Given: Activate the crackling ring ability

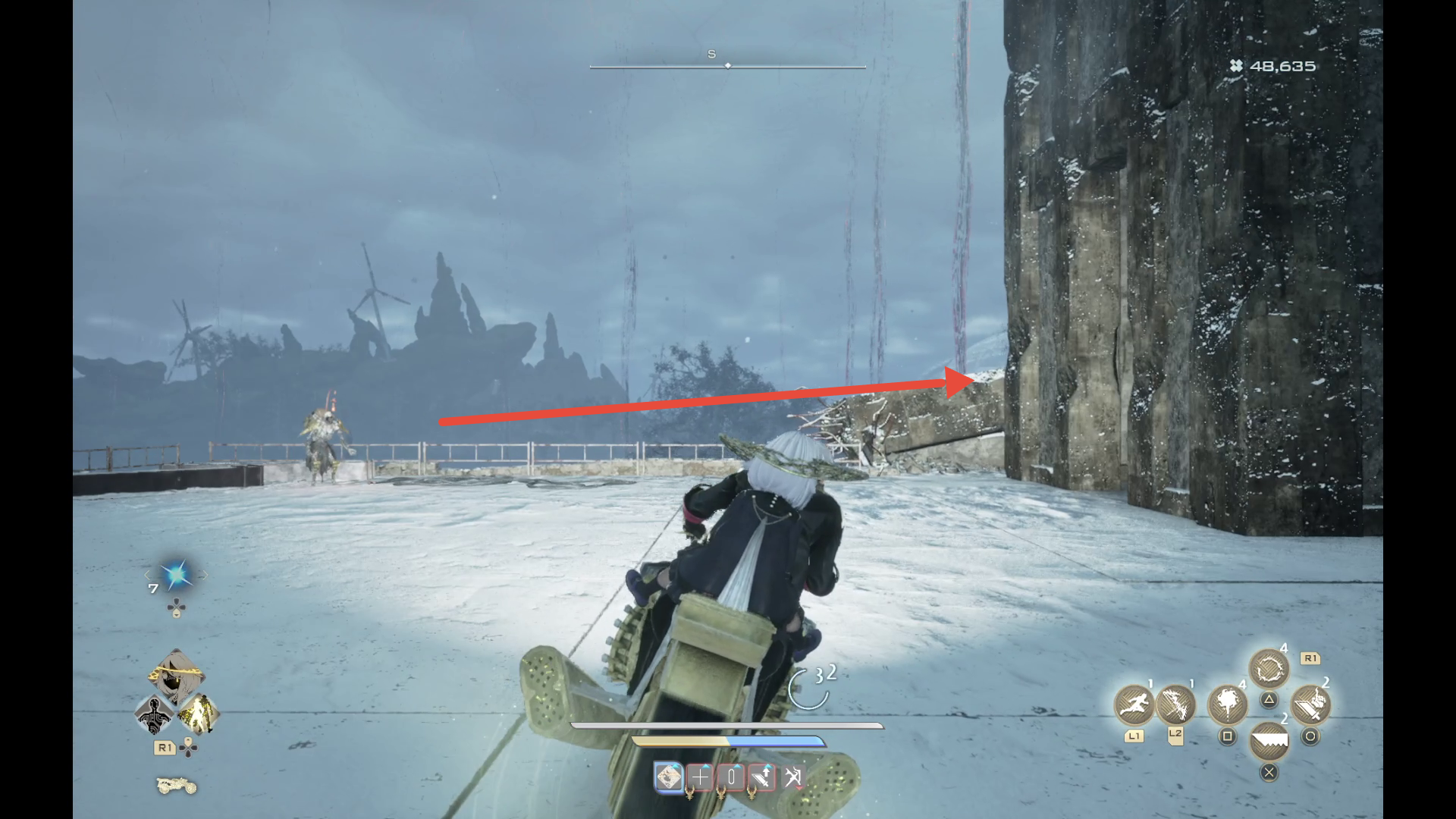Looking at the screenshot, I should click(1269, 670).
